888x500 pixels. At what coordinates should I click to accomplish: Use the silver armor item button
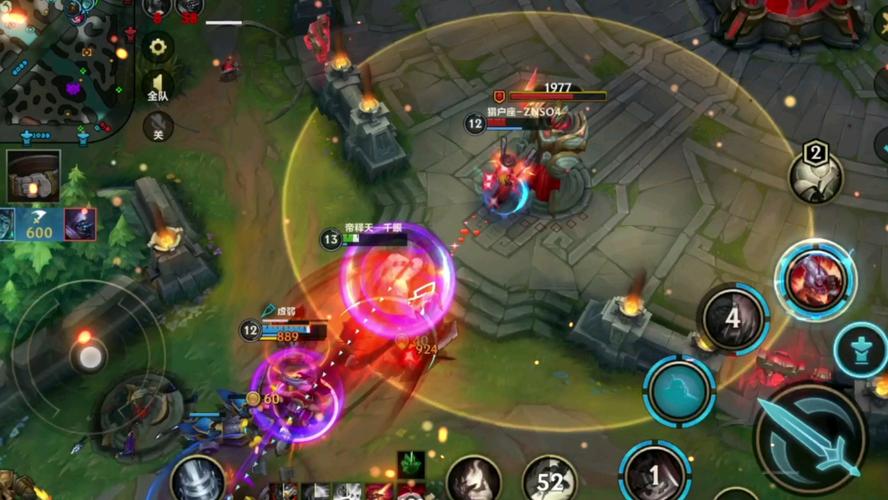pos(197,479)
